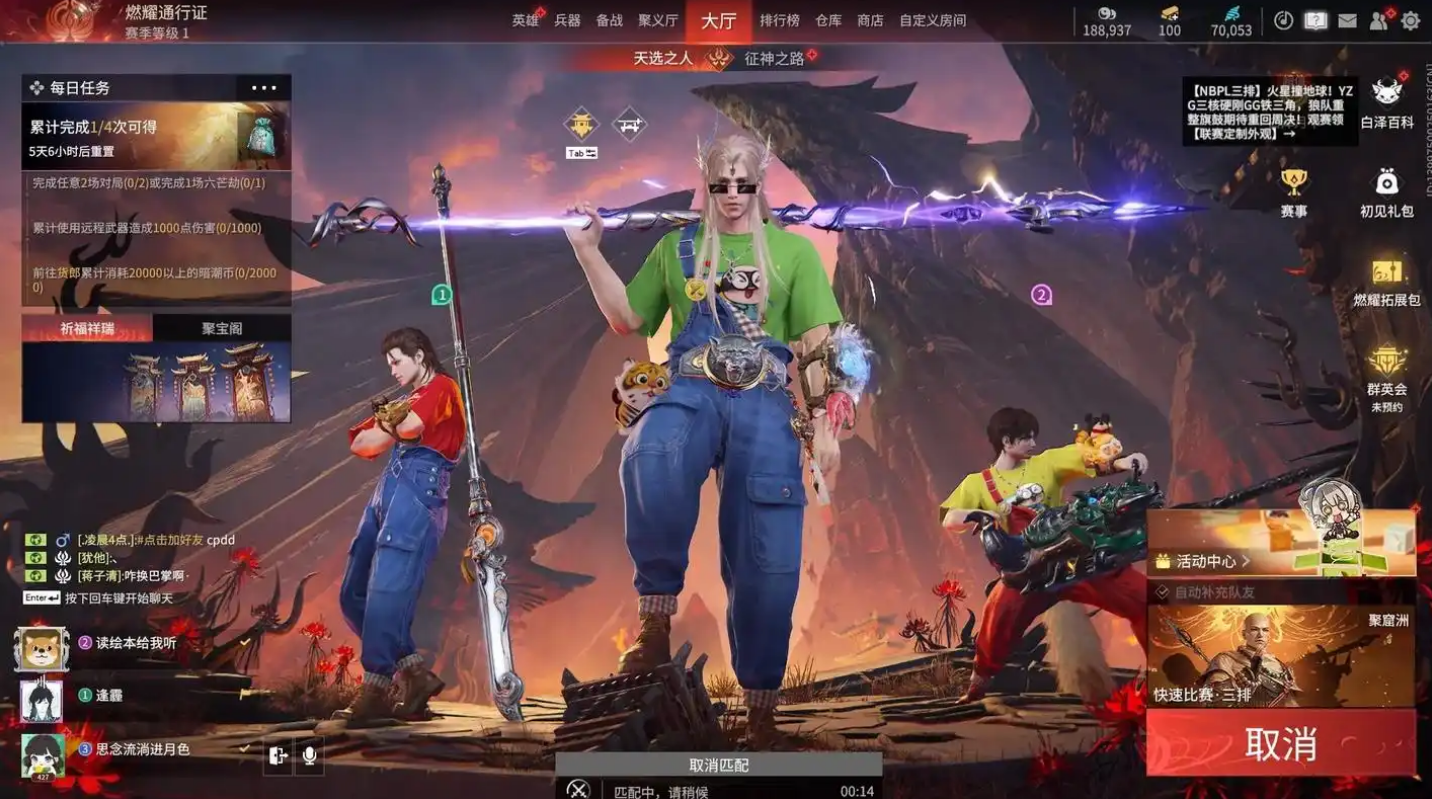Open 燃耀拓展包 expansion pack
The image size is (1432, 799).
[1386, 283]
